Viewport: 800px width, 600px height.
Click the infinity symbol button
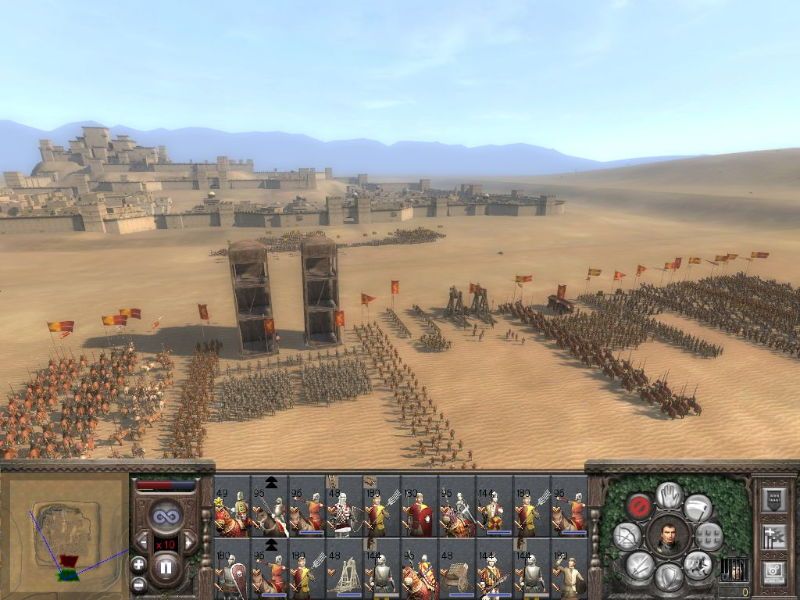[x=165, y=515]
